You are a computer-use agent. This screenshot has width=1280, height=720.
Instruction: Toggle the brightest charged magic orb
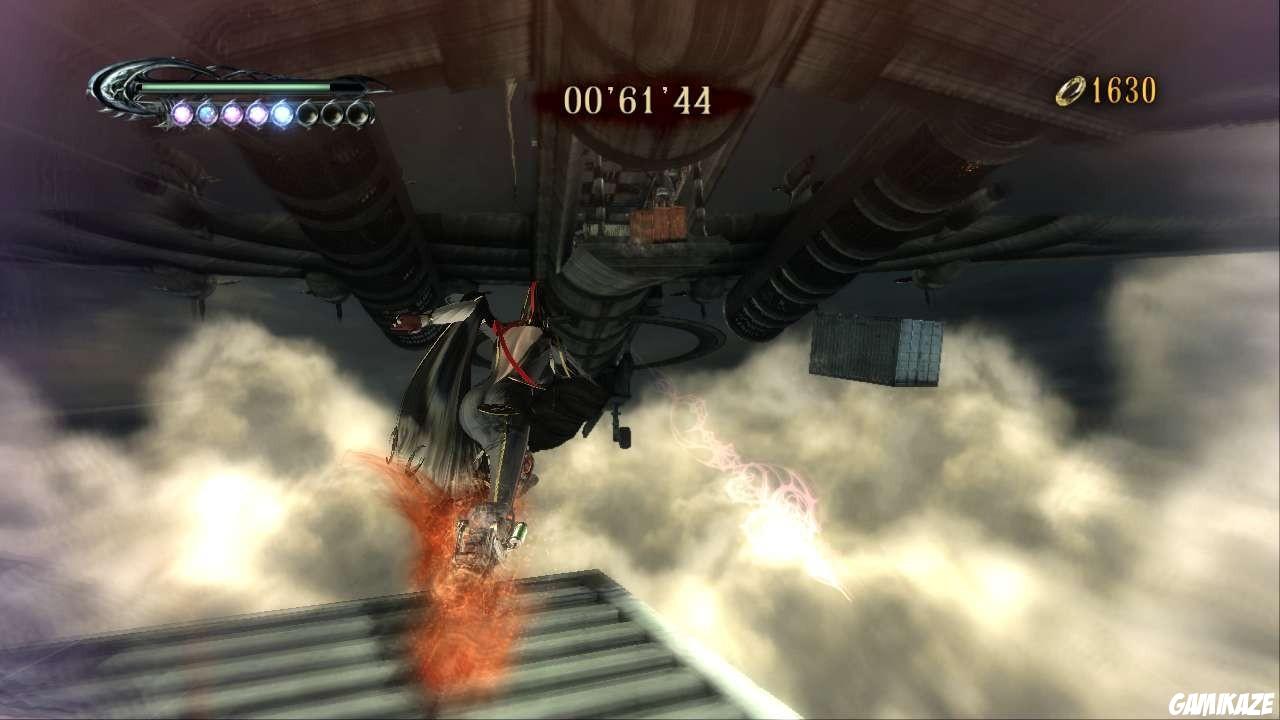(x=283, y=113)
